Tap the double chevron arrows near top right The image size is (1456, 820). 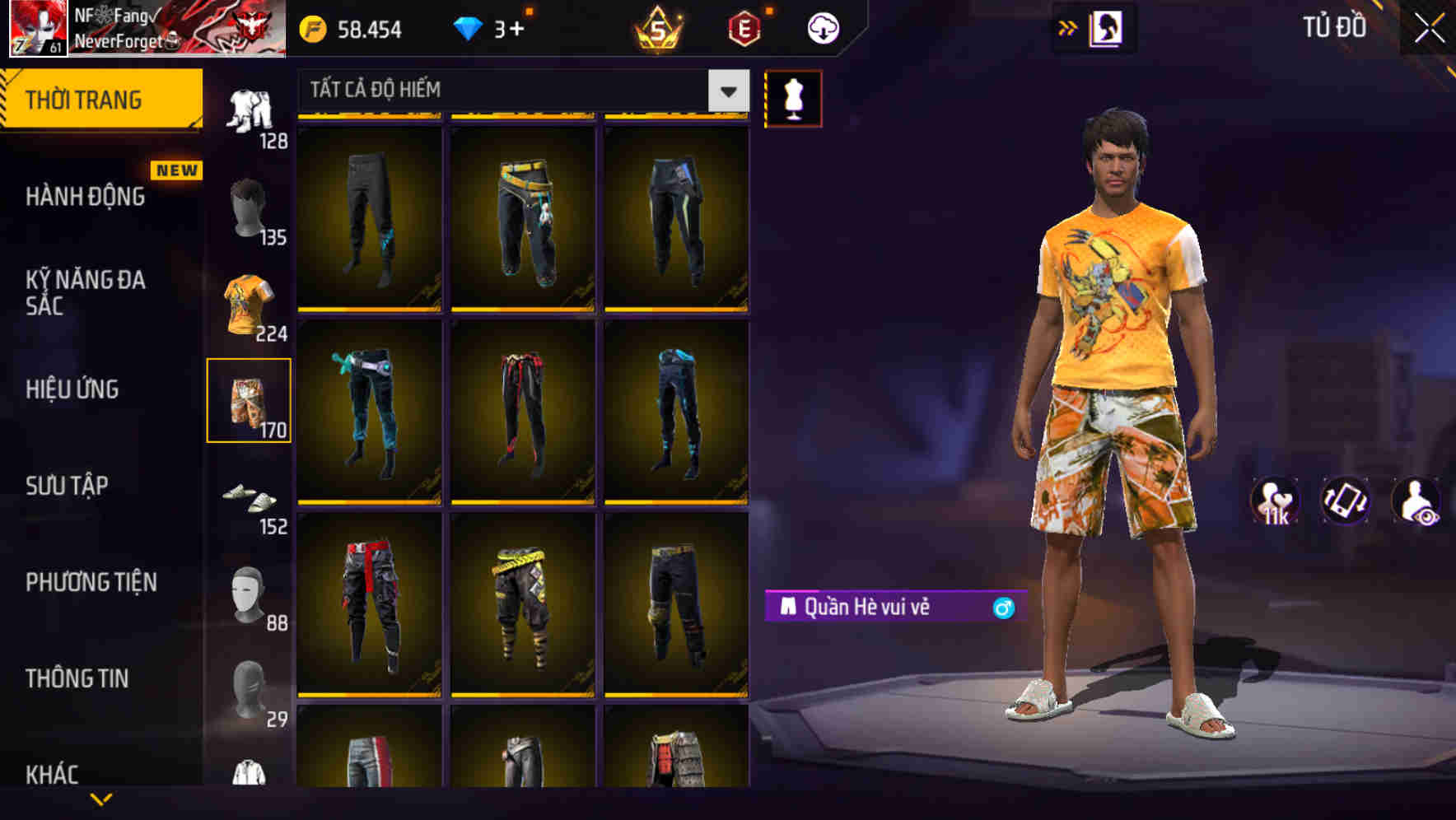[x=1068, y=27]
